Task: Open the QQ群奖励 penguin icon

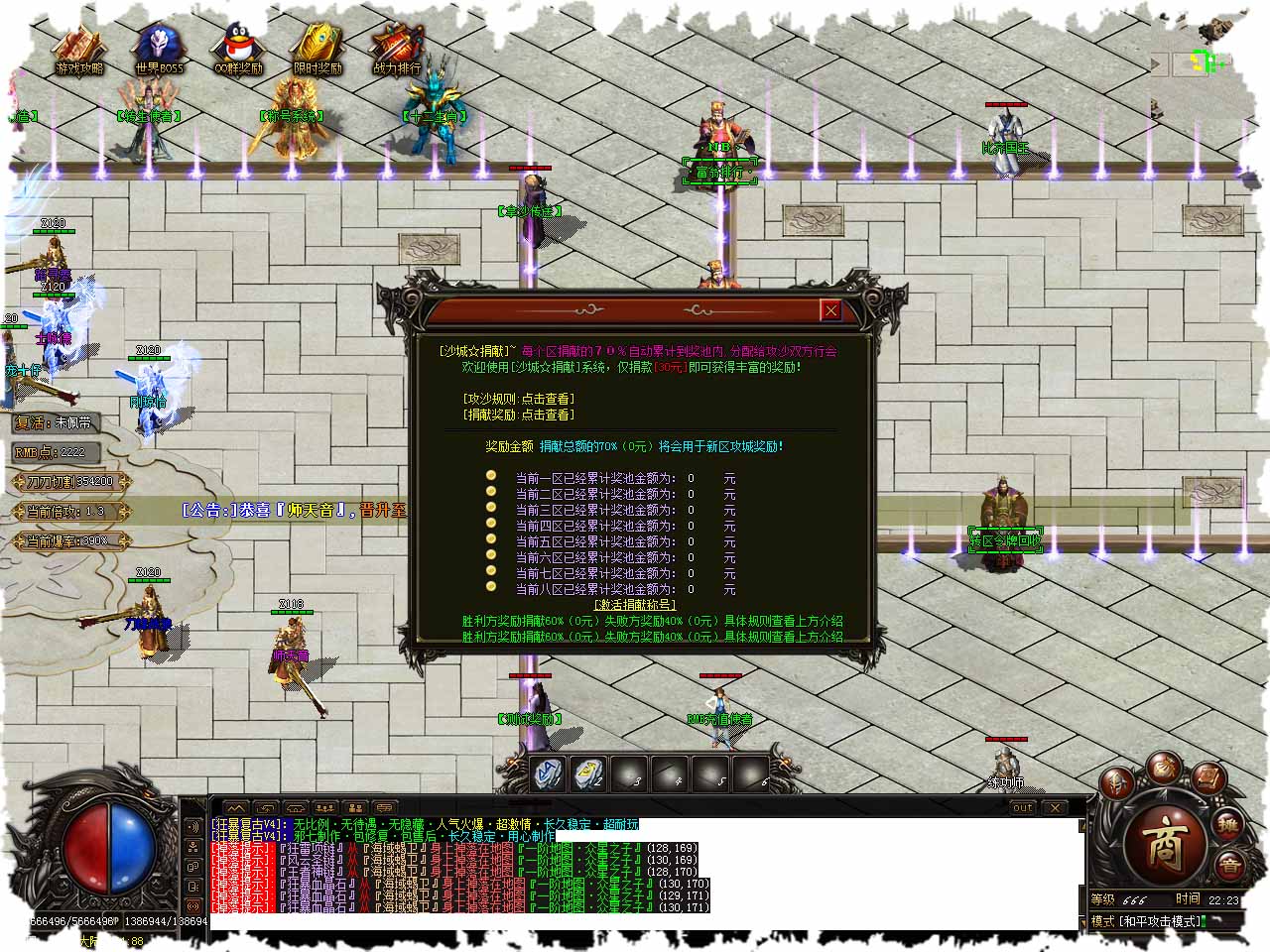Action: (238, 48)
